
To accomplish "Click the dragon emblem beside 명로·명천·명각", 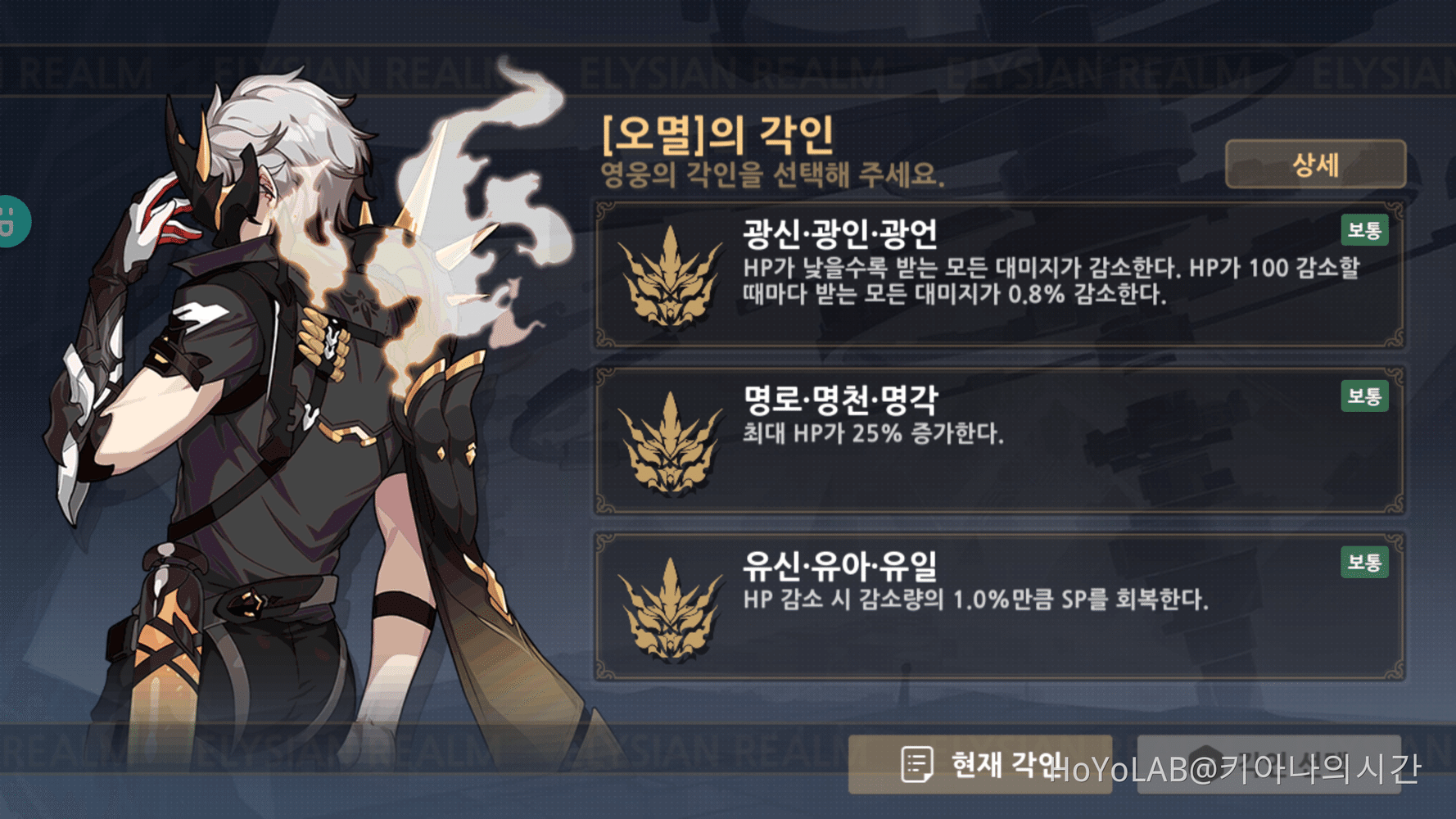I will click(673, 442).
